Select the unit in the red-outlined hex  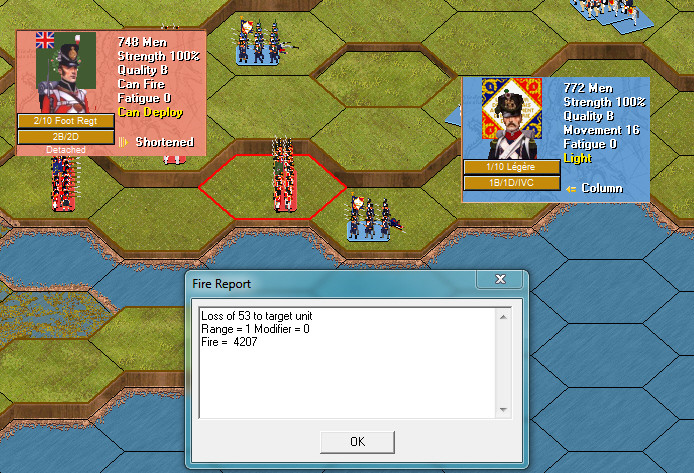(284, 184)
